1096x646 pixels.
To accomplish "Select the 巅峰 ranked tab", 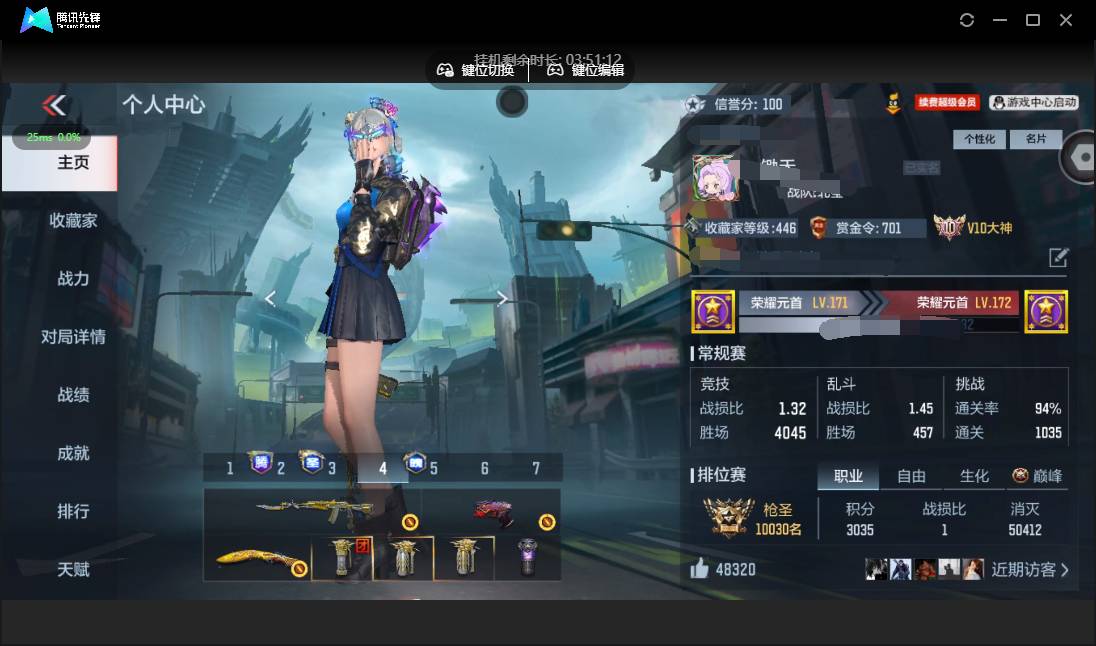I will 1037,476.
